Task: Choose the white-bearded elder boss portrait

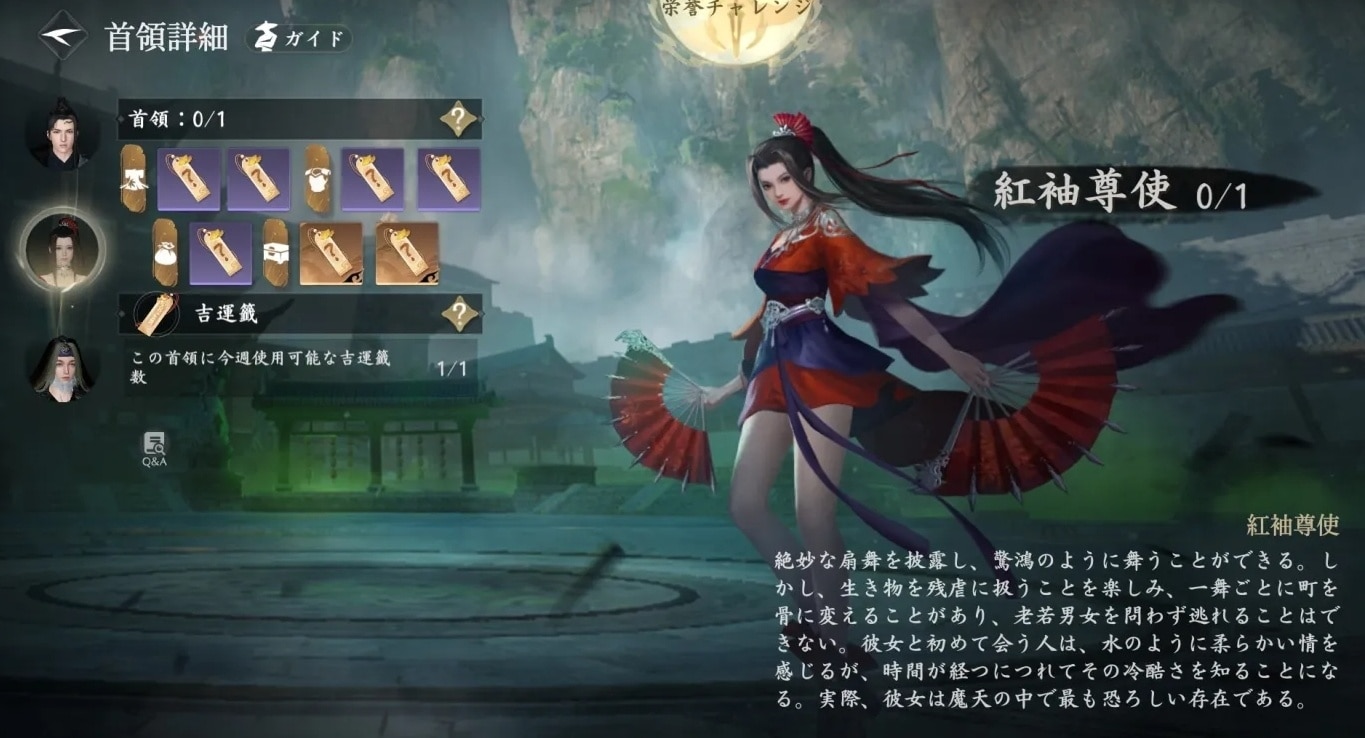Action: tap(62, 368)
